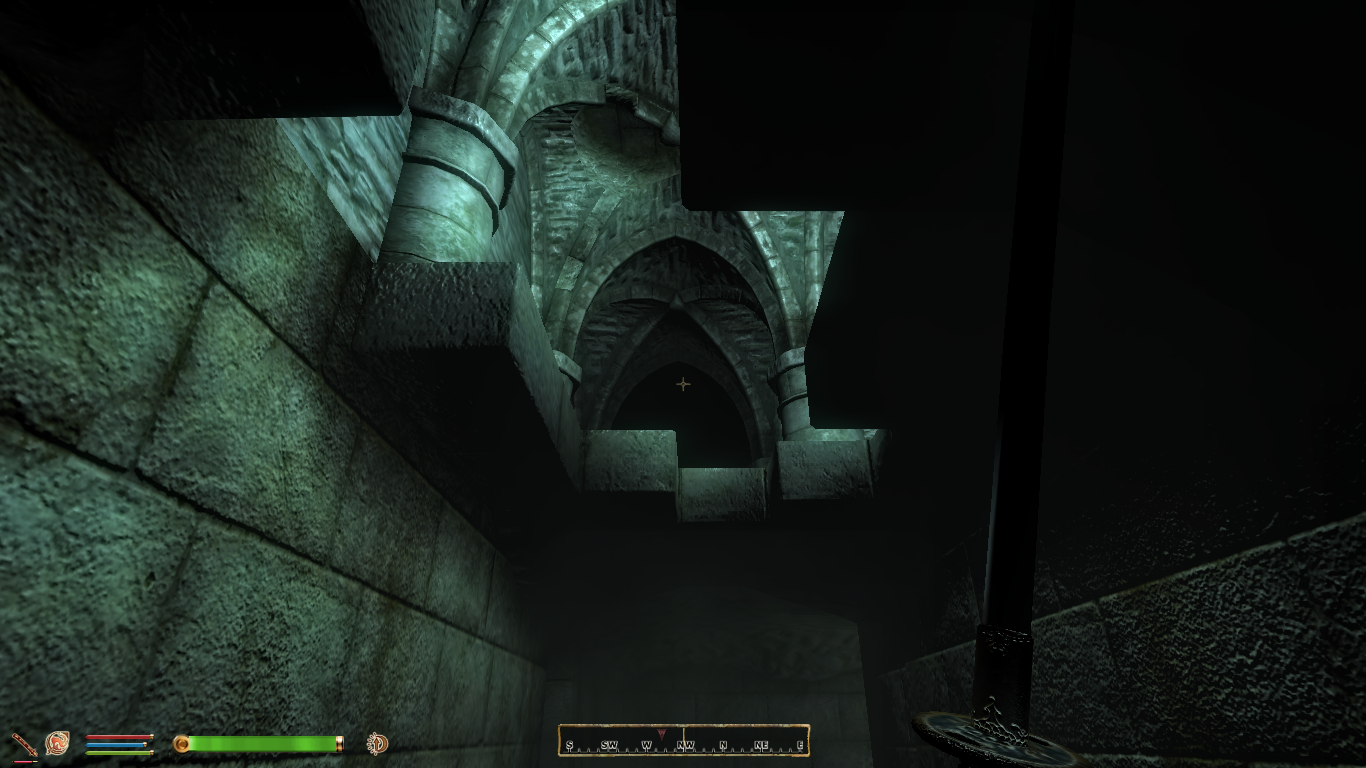The width and height of the screenshot is (1366, 768).
Task: Click the compass heading strip
Action: click(684, 741)
